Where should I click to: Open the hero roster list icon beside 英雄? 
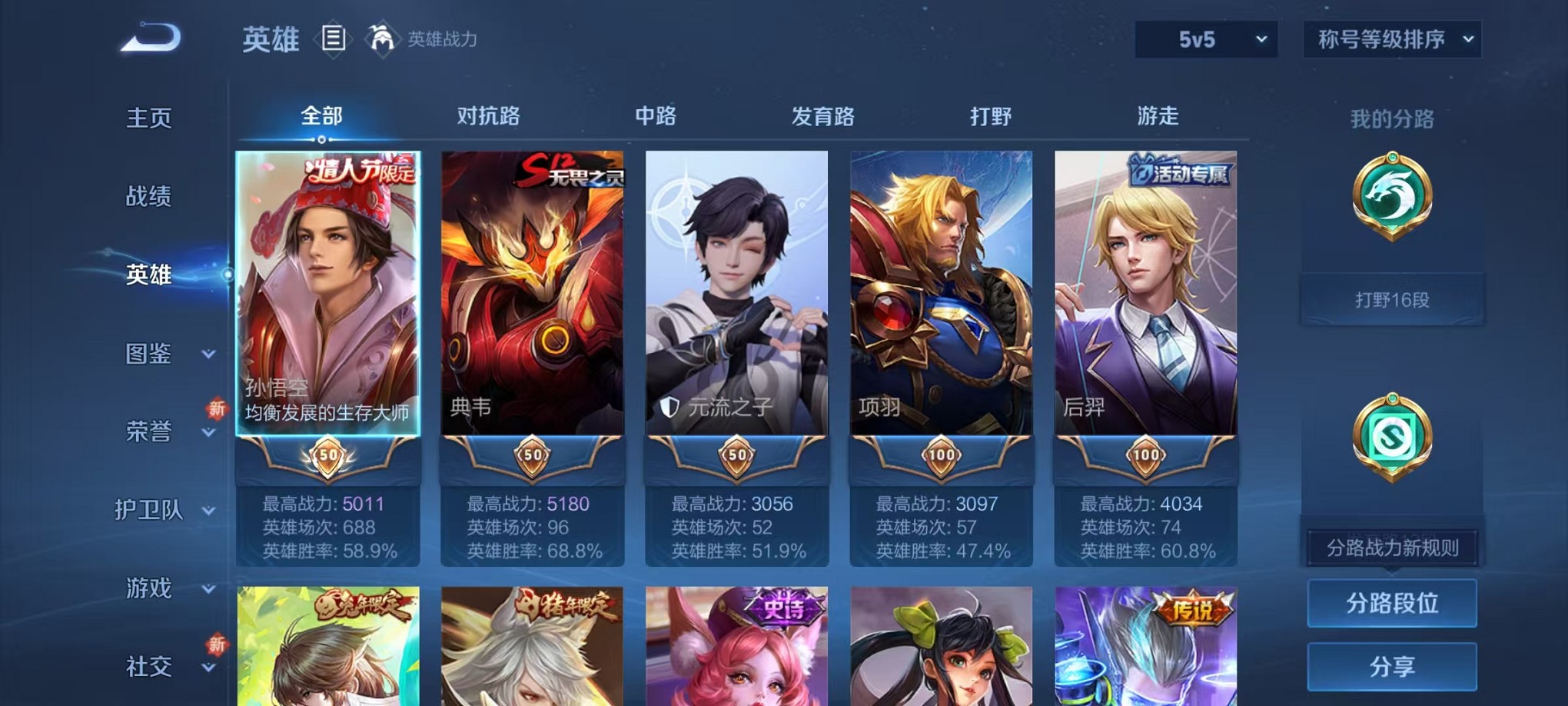coord(334,38)
